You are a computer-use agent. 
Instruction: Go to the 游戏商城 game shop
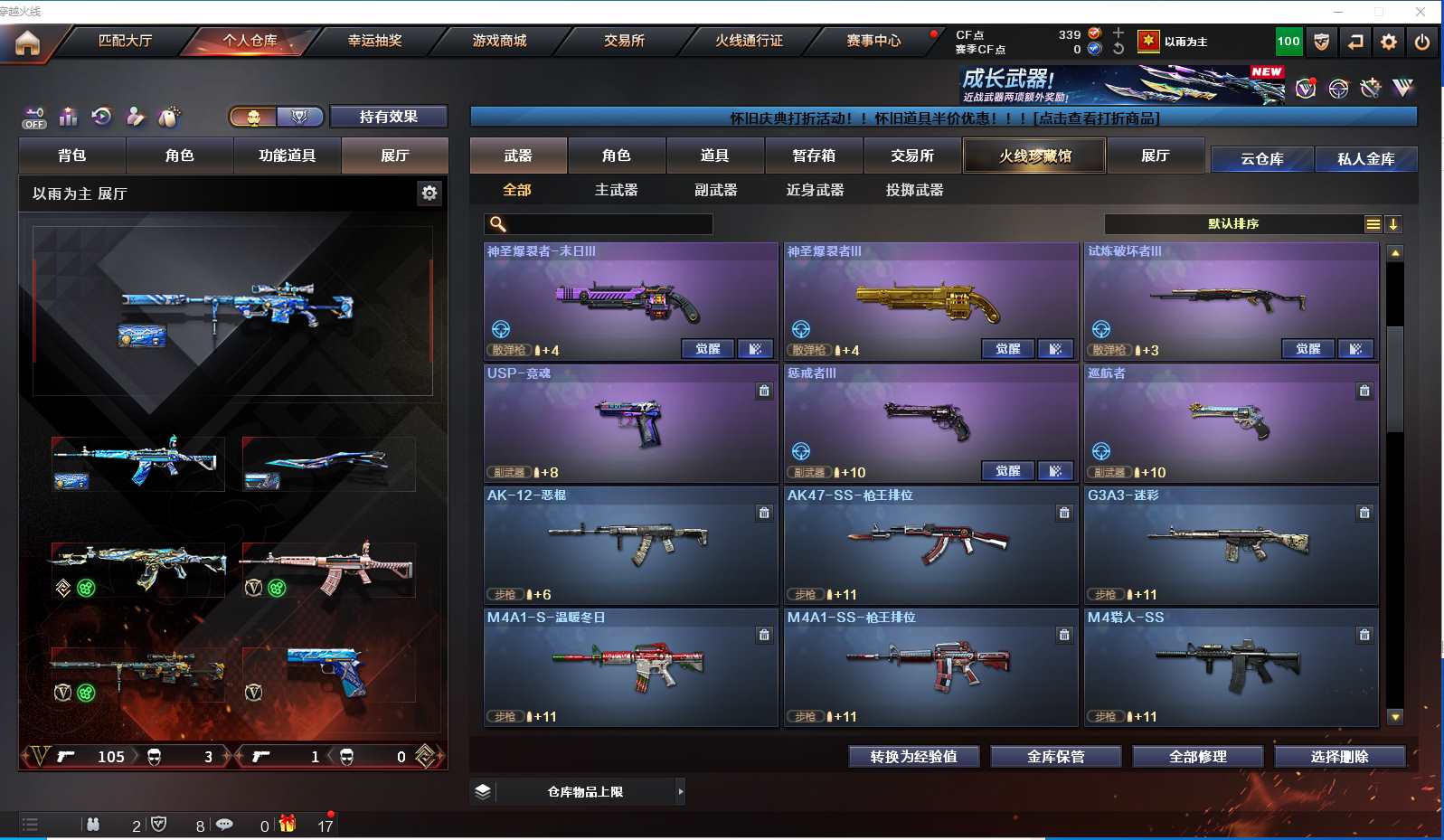pos(499,41)
